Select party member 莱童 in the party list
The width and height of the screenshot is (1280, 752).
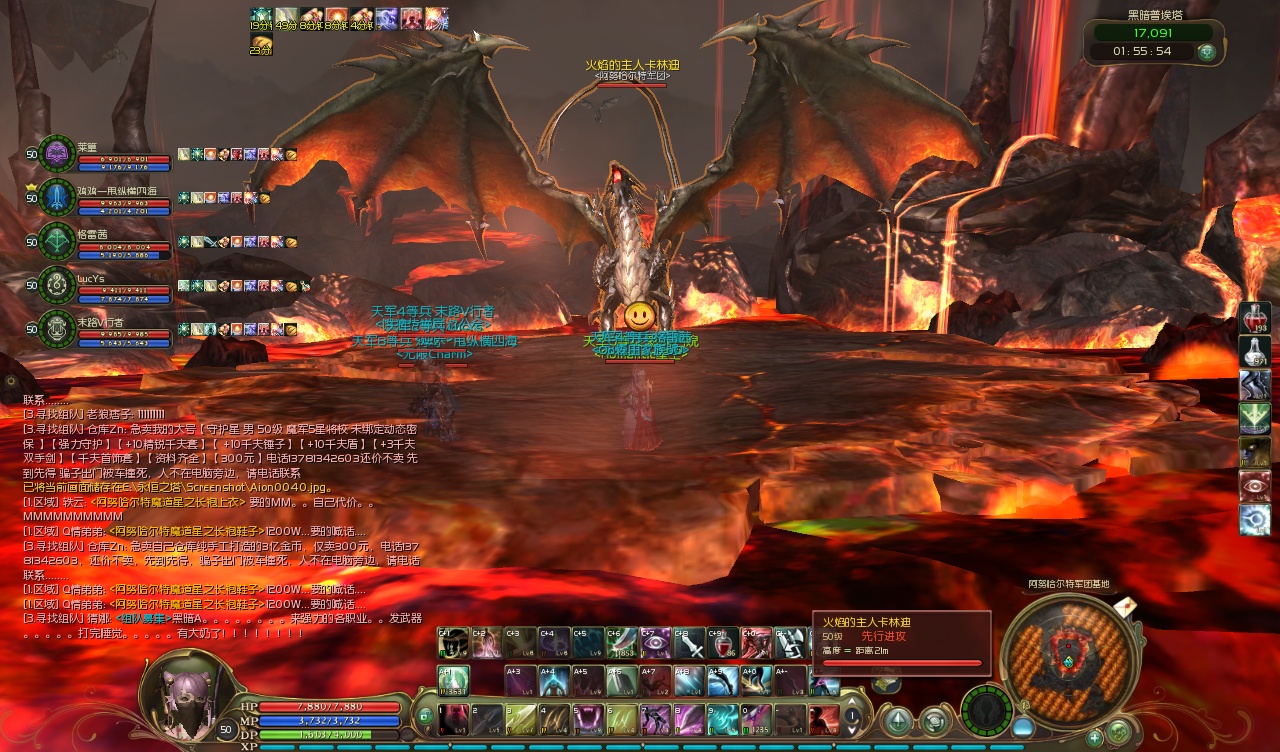(58, 155)
